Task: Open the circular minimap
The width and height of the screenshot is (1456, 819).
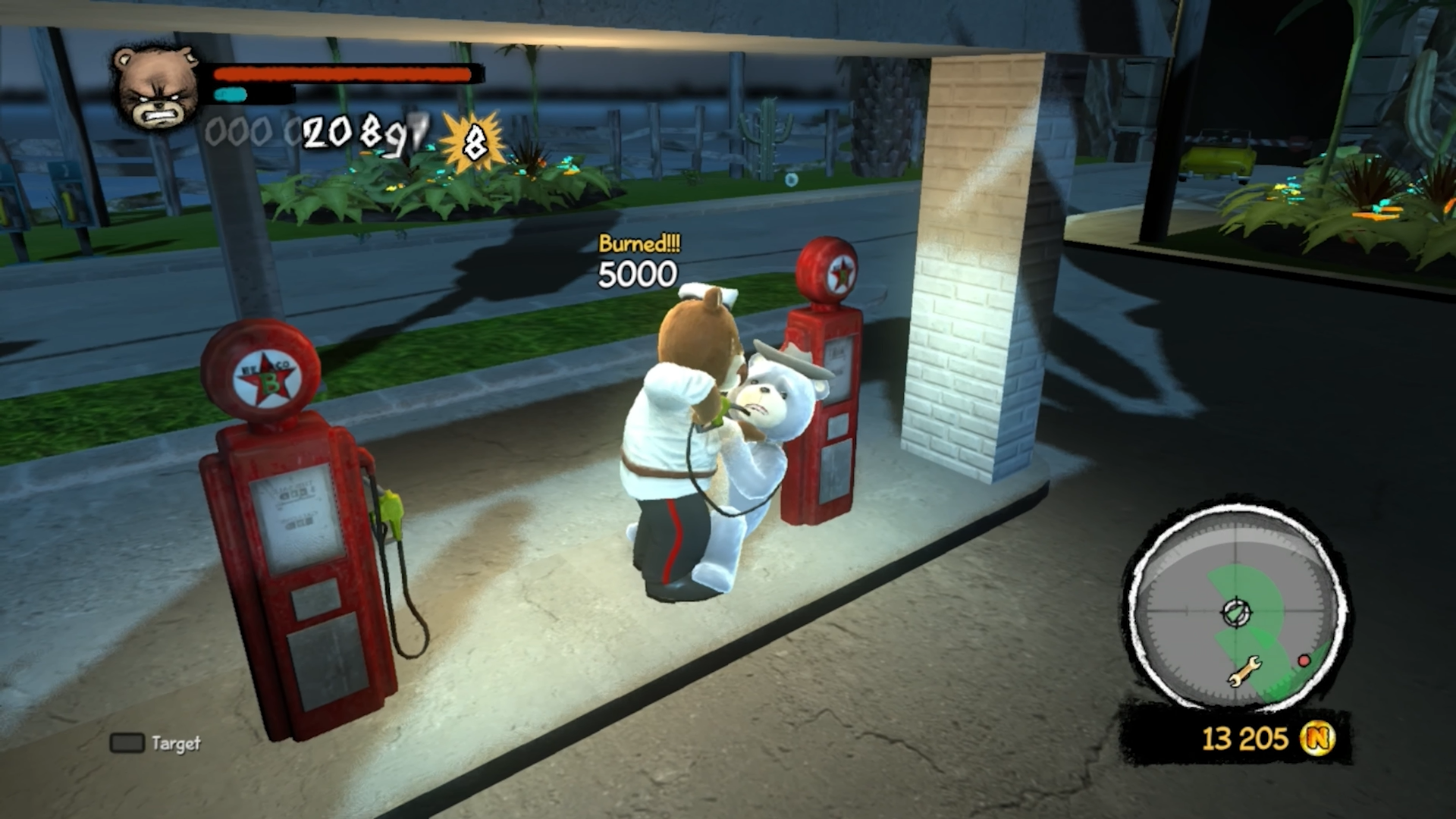Action: 1236,610
